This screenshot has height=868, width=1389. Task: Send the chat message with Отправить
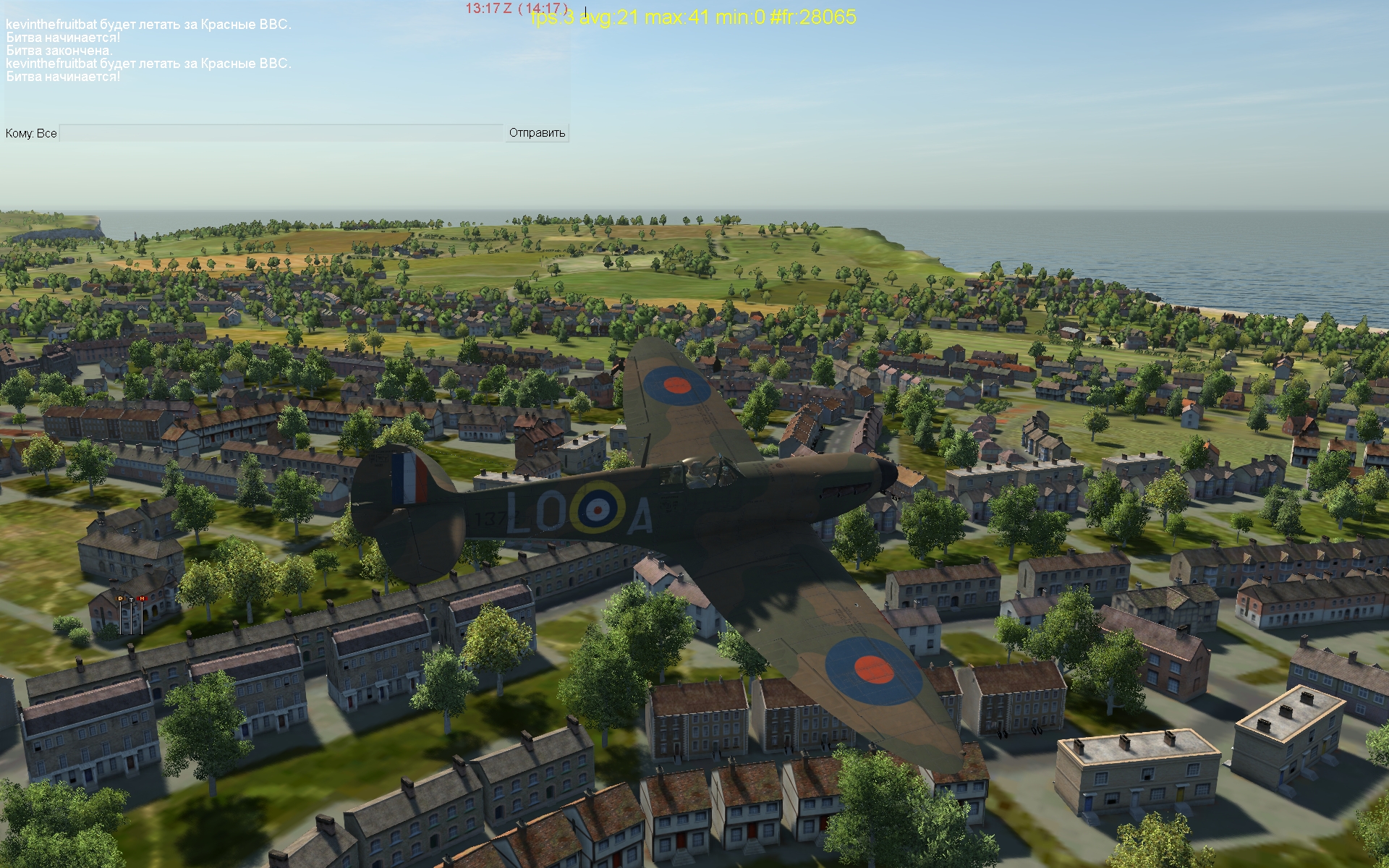537,133
